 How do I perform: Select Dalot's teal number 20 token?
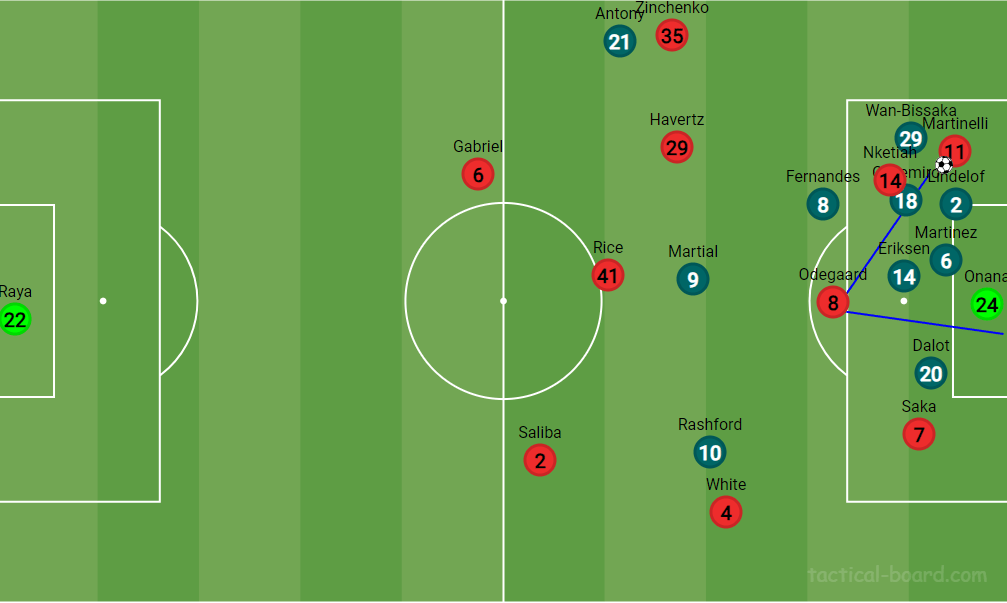pos(931,374)
